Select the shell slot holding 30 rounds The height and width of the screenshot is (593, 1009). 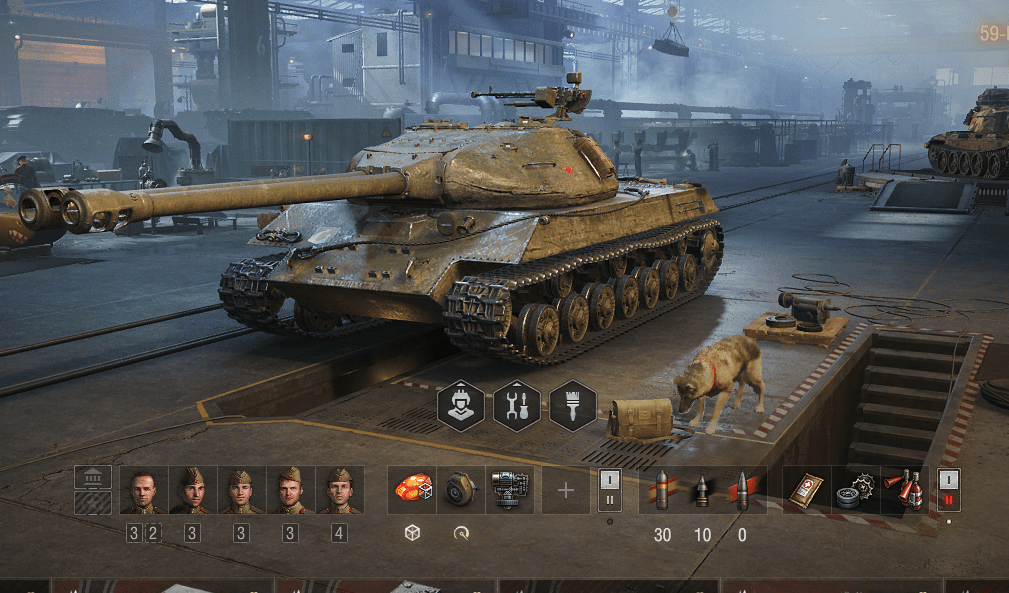pyautogui.click(x=662, y=490)
